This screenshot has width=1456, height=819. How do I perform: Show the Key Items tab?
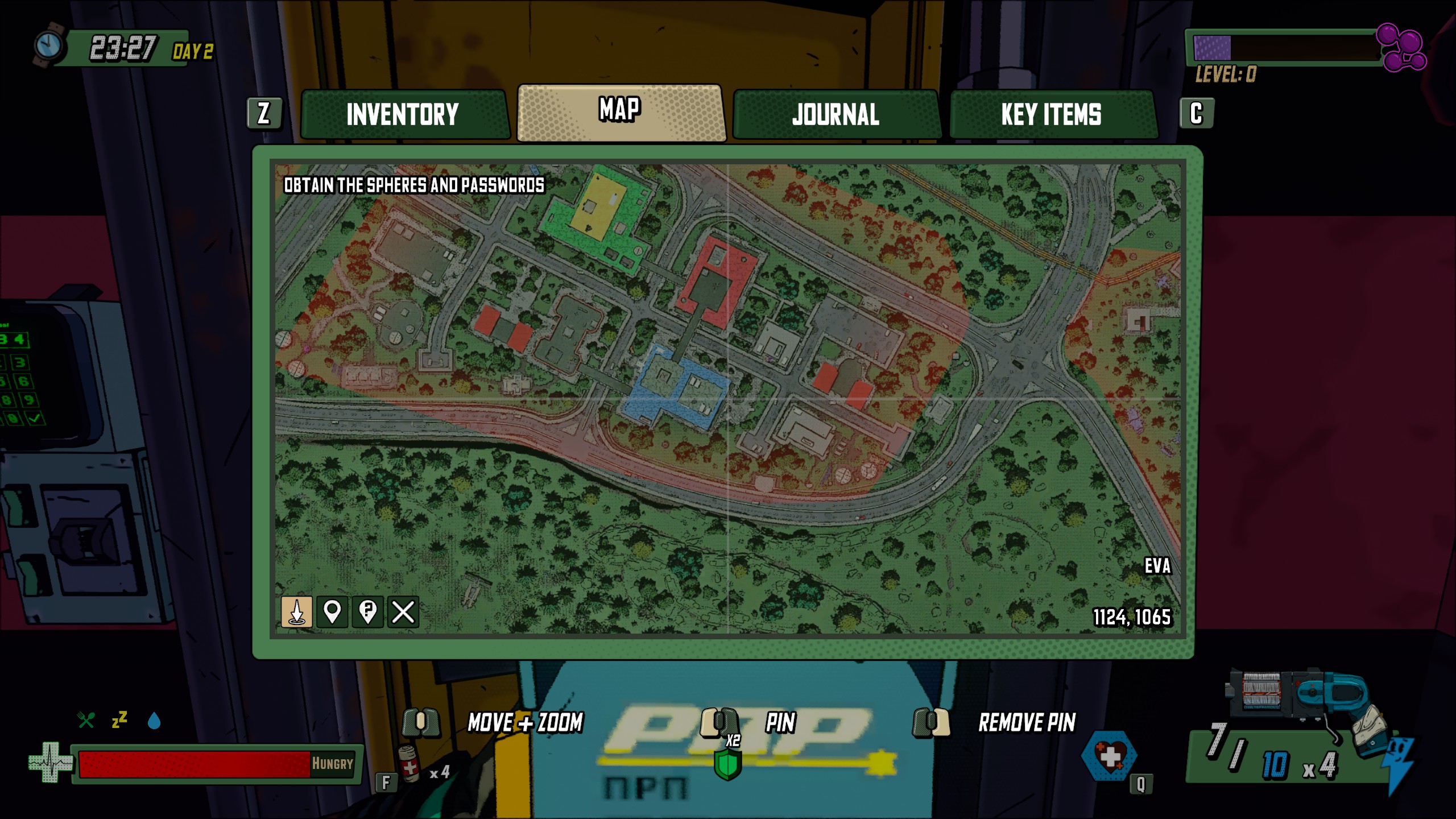coord(1052,114)
